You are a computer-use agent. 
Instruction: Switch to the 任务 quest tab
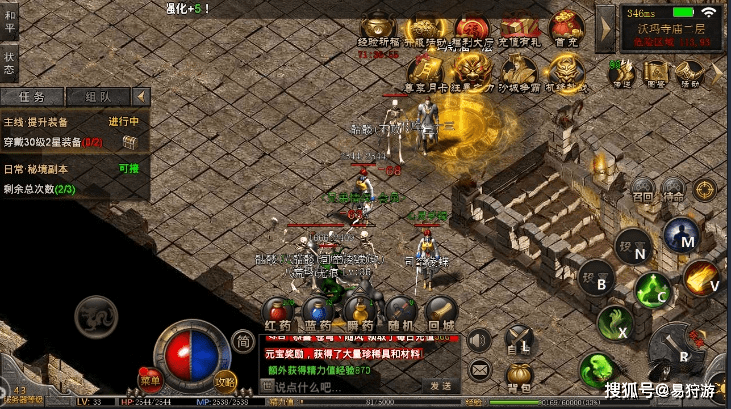click(35, 97)
